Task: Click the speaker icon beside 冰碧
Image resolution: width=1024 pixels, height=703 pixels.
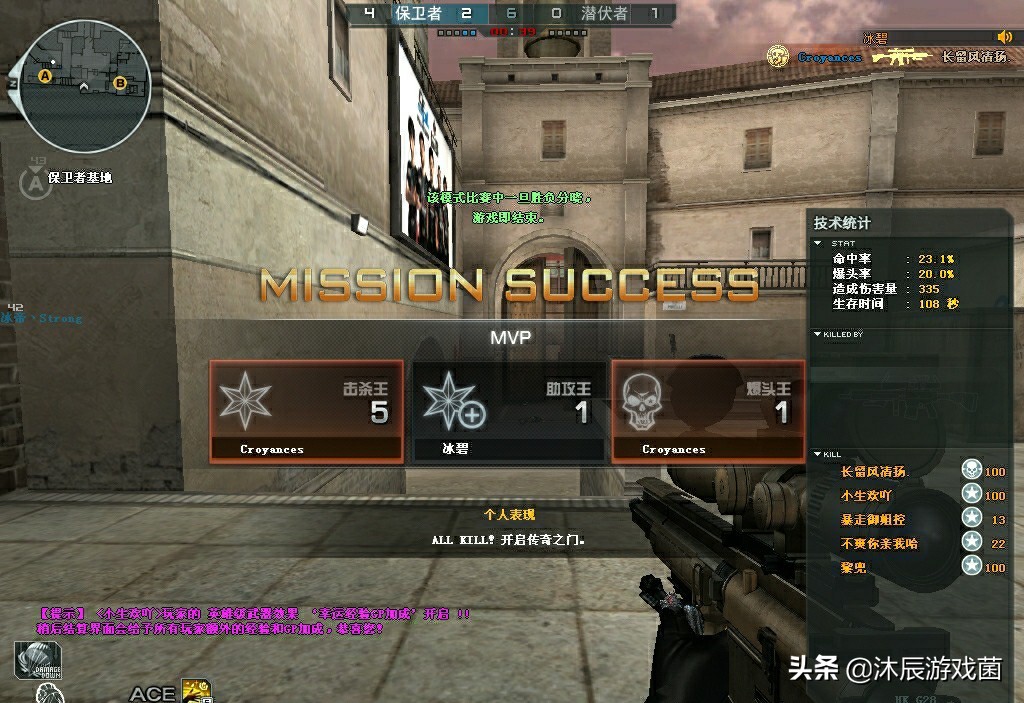Action: 1004,37
